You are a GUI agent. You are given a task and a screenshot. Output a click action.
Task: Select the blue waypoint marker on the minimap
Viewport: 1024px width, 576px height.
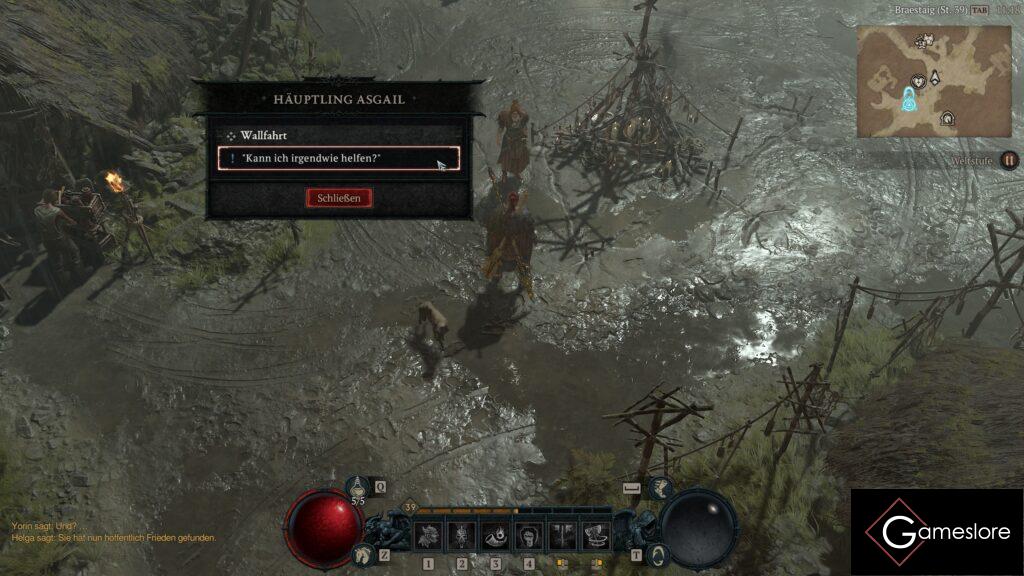(x=908, y=100)
